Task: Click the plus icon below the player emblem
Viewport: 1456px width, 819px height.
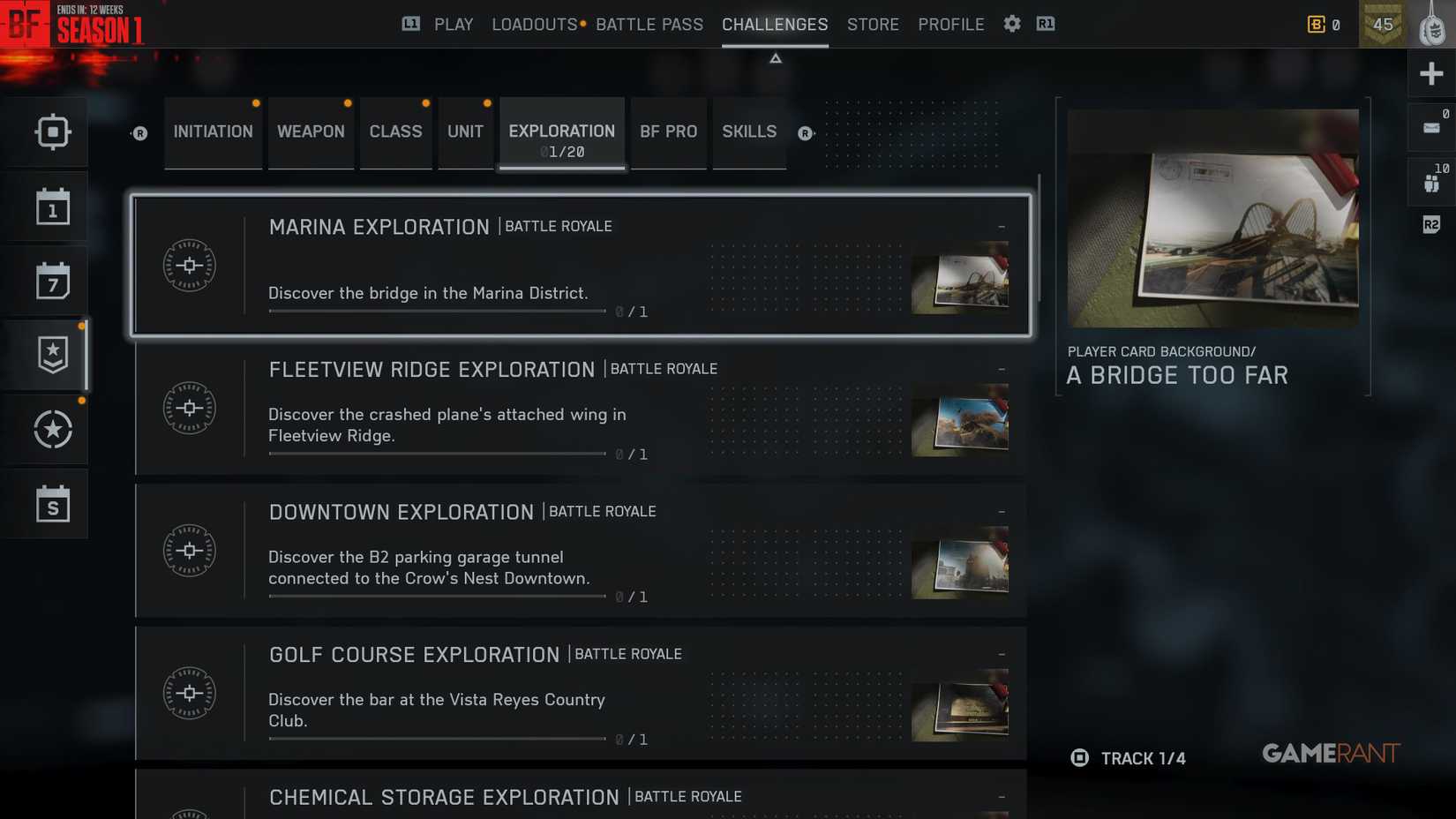Action: pyautogui.click(x=1431, y=73)
